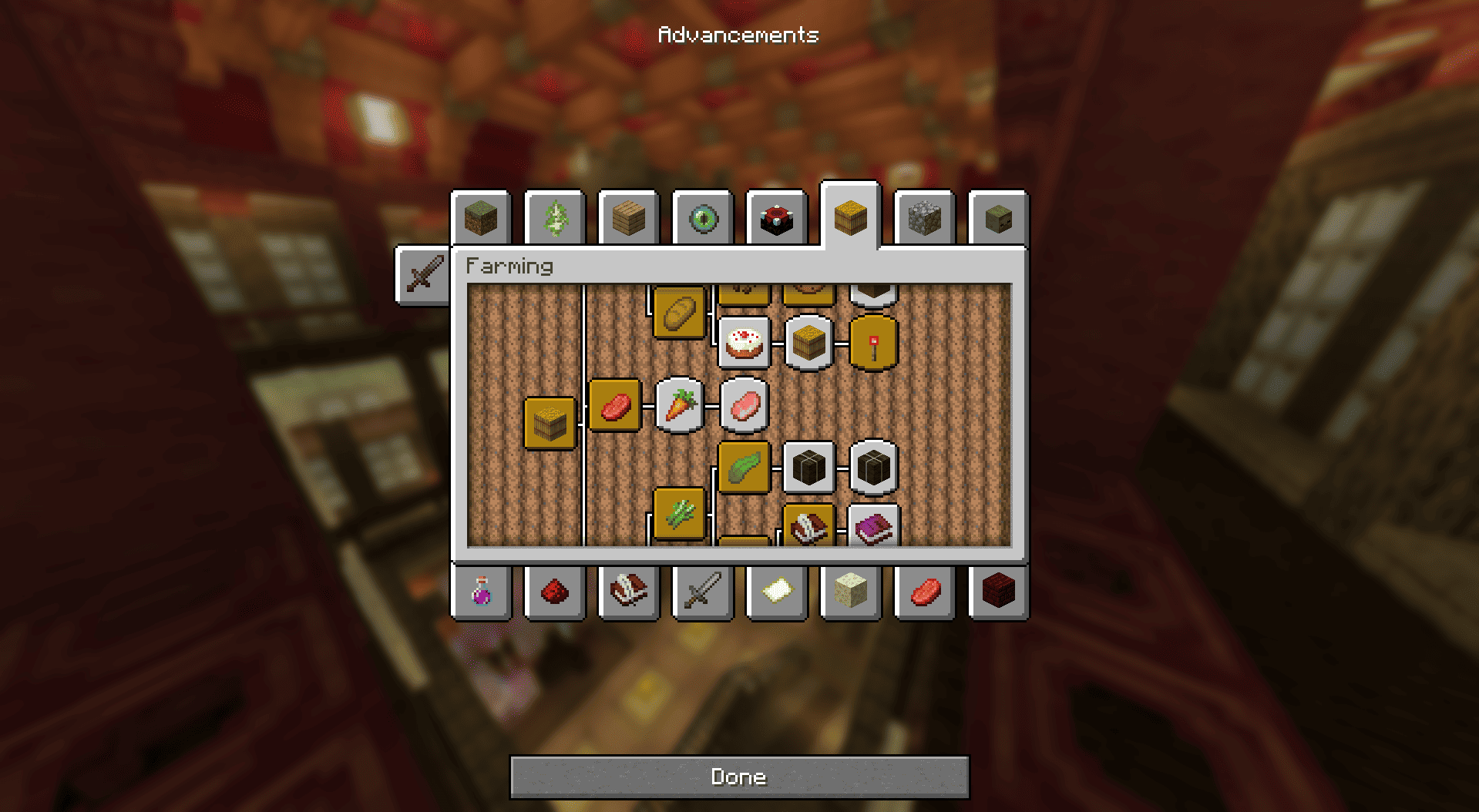Viewport: 1479px width, 812px height.
Task: Switch to the gravel block tab
Action: click(x=924, y=220)
